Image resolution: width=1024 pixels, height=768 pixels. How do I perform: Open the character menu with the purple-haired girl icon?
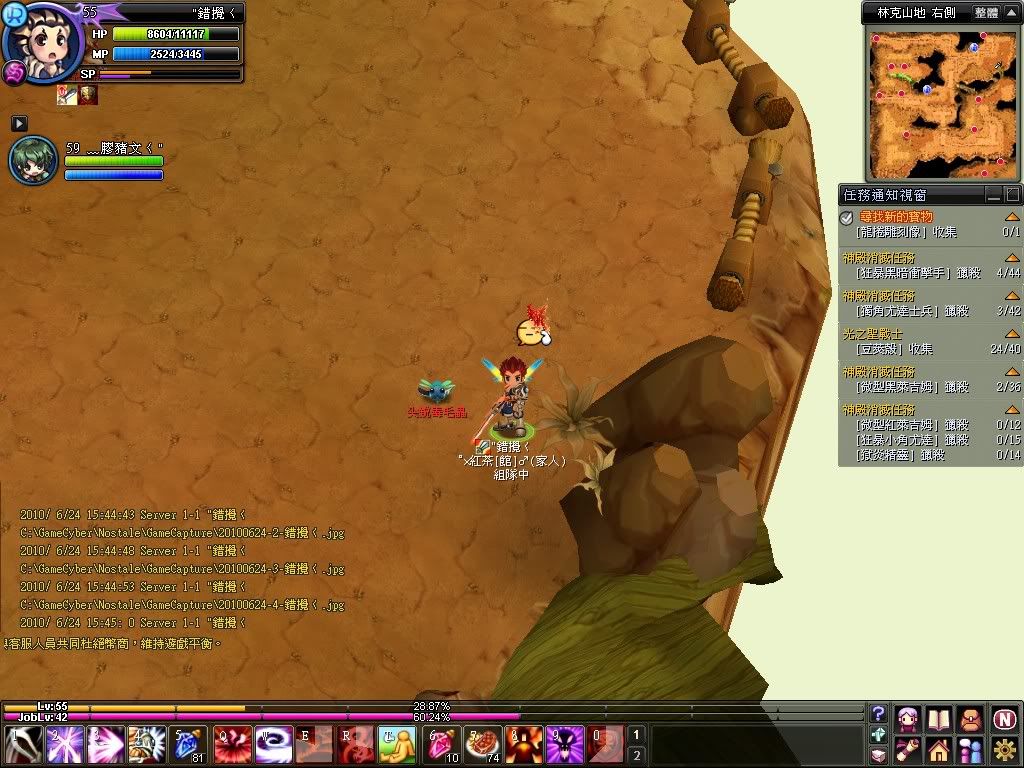908,718
